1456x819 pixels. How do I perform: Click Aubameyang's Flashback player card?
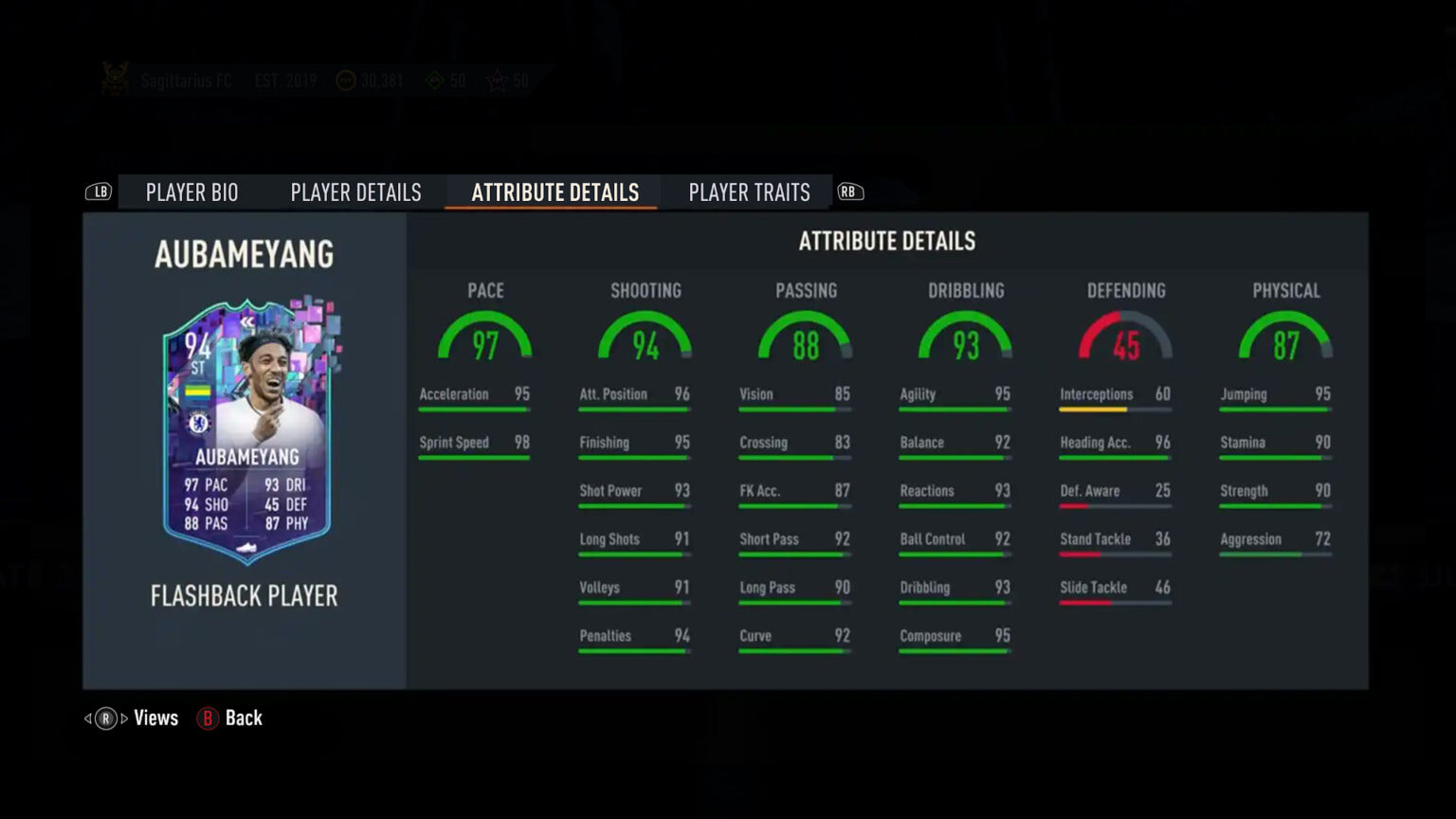(x=245, y=436)
